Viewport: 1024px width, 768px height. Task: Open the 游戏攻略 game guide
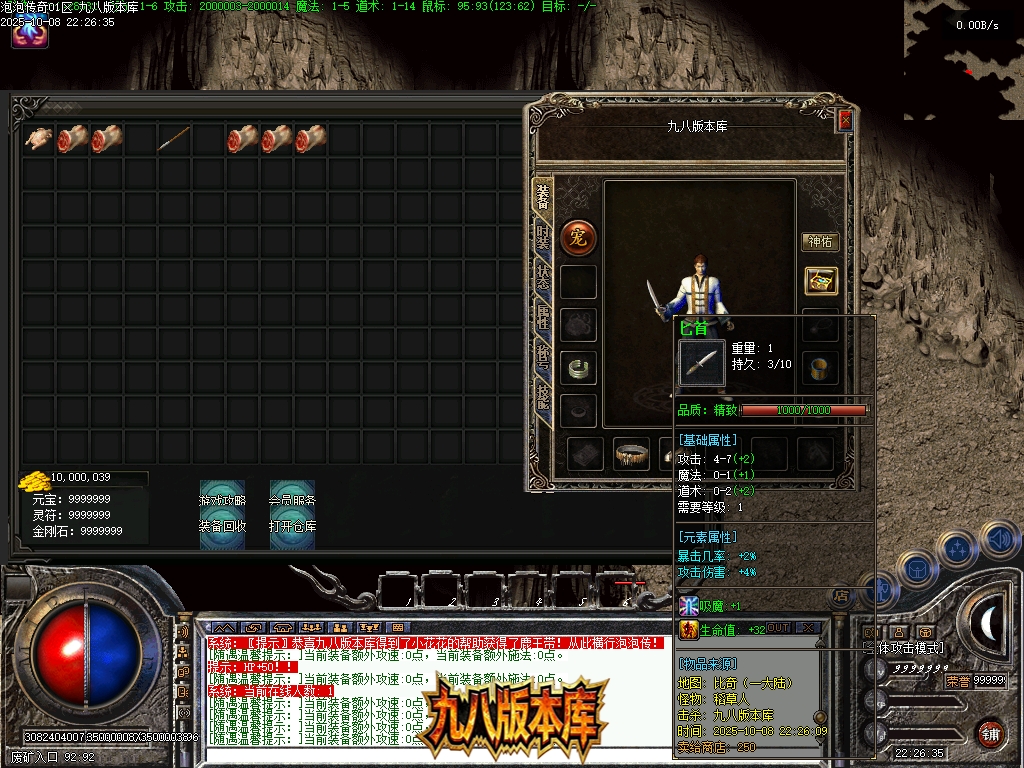(x=222, y=500)
